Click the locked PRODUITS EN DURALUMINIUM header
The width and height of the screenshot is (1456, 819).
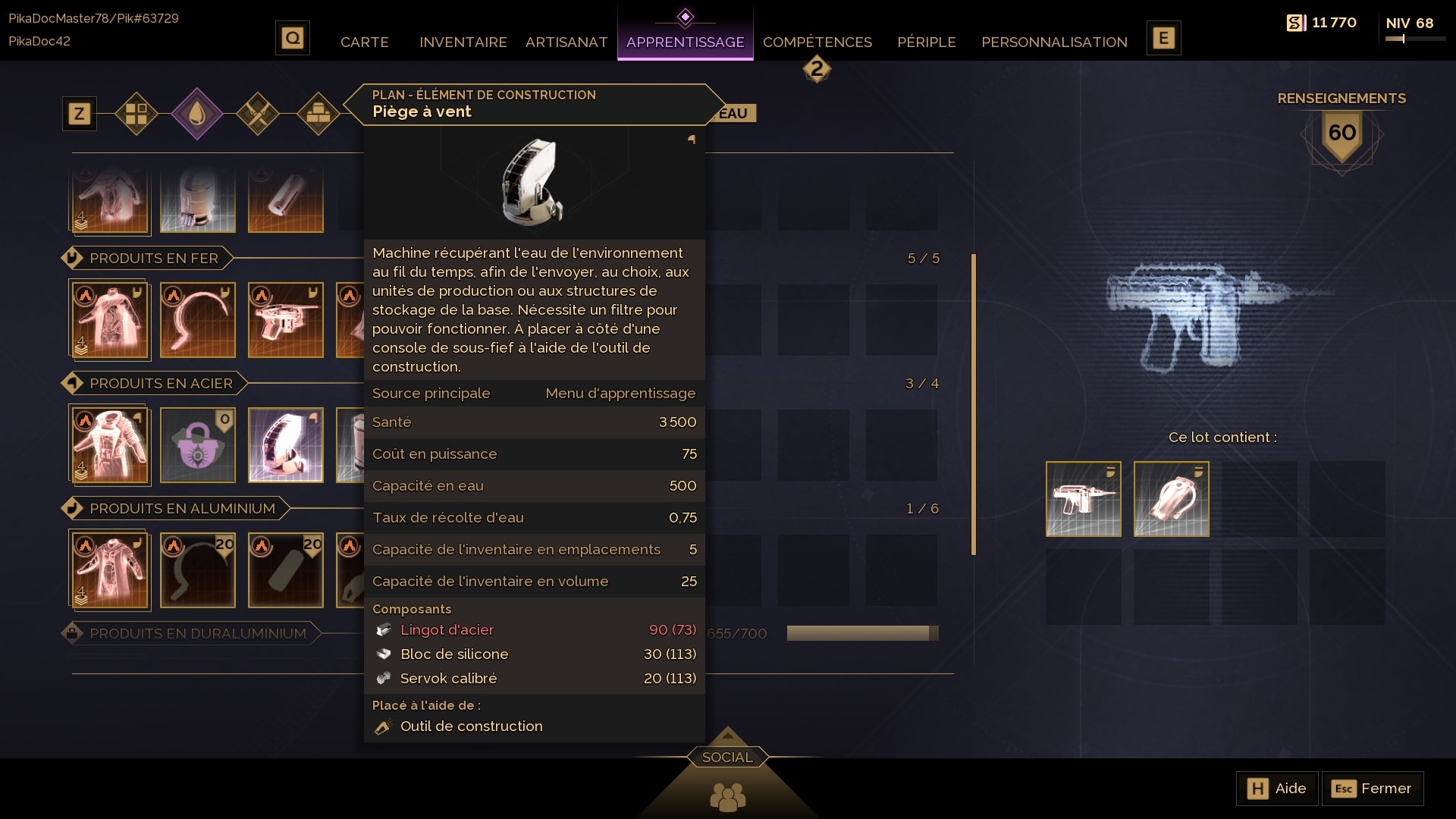(197, 634)
